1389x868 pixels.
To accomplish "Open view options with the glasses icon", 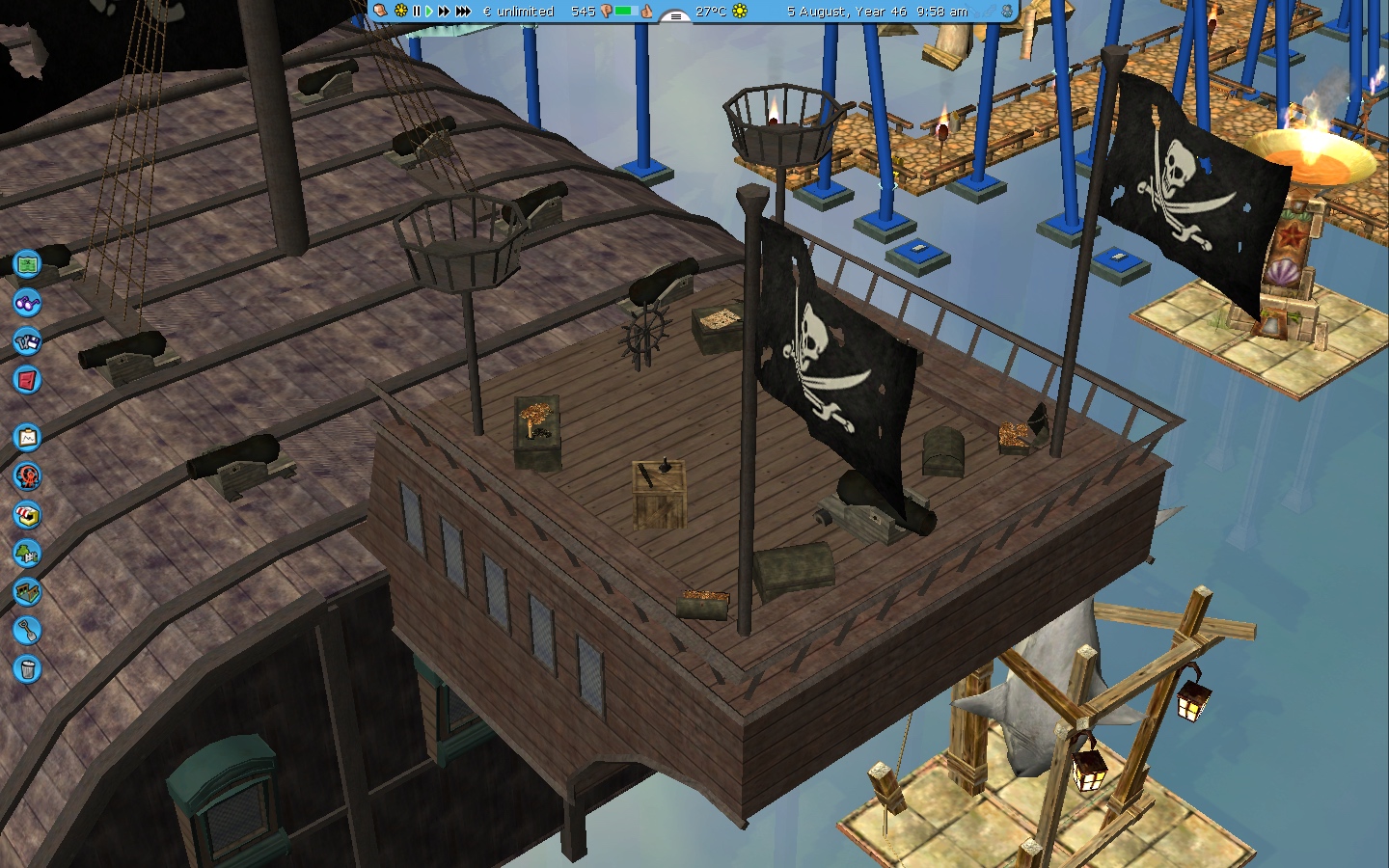I will (x=27, y=303).
